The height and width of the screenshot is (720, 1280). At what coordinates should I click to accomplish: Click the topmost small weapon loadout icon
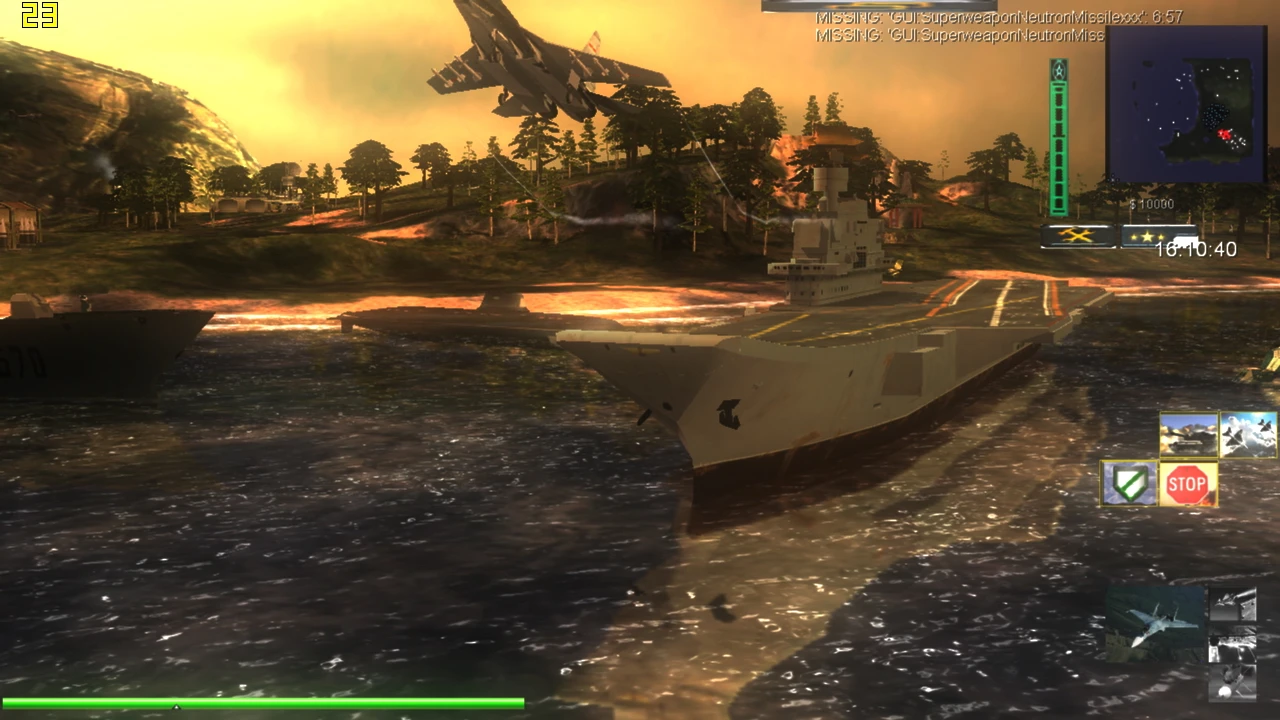click(x=1234, y=604)
